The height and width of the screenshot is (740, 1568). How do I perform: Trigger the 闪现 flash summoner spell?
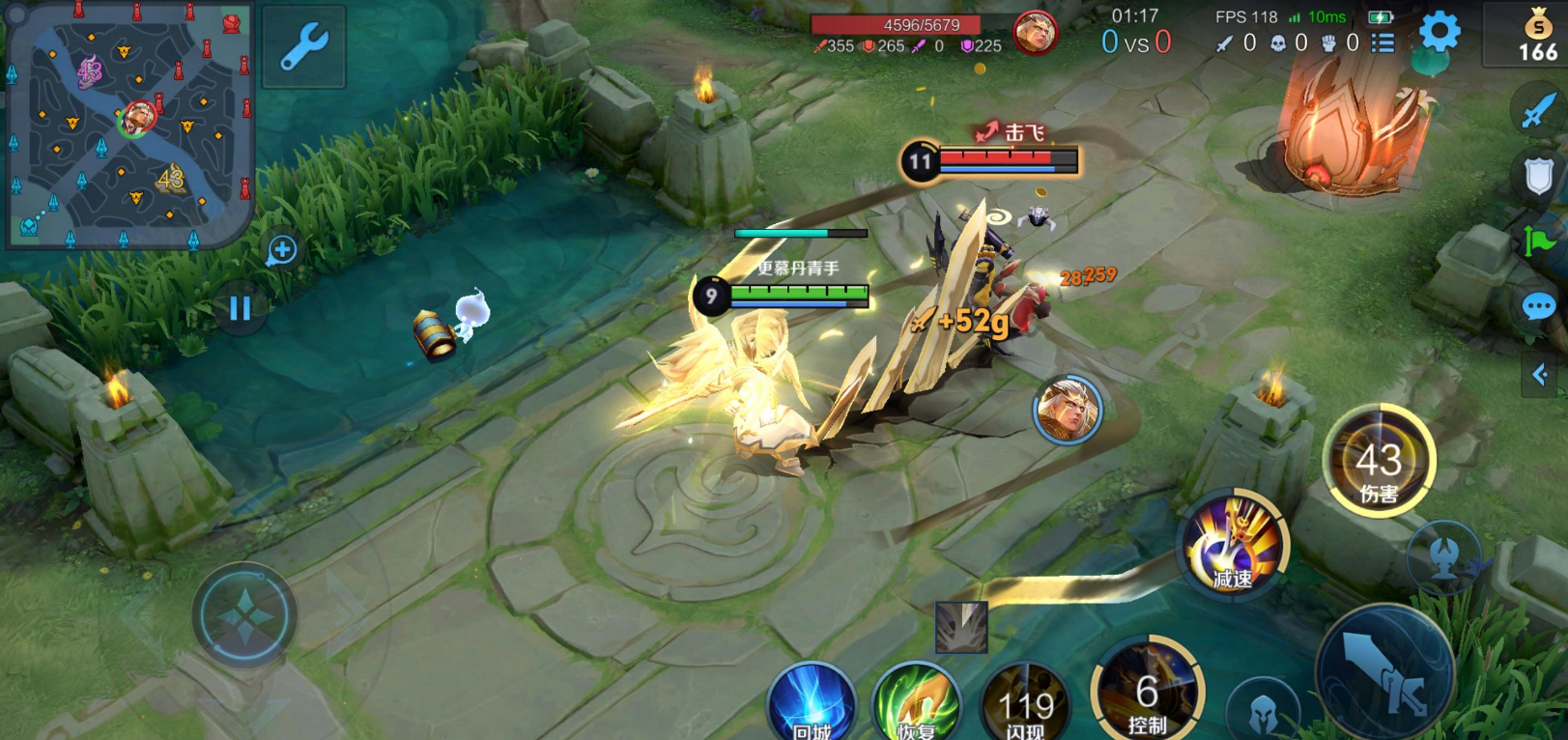tap(1025, 703)
